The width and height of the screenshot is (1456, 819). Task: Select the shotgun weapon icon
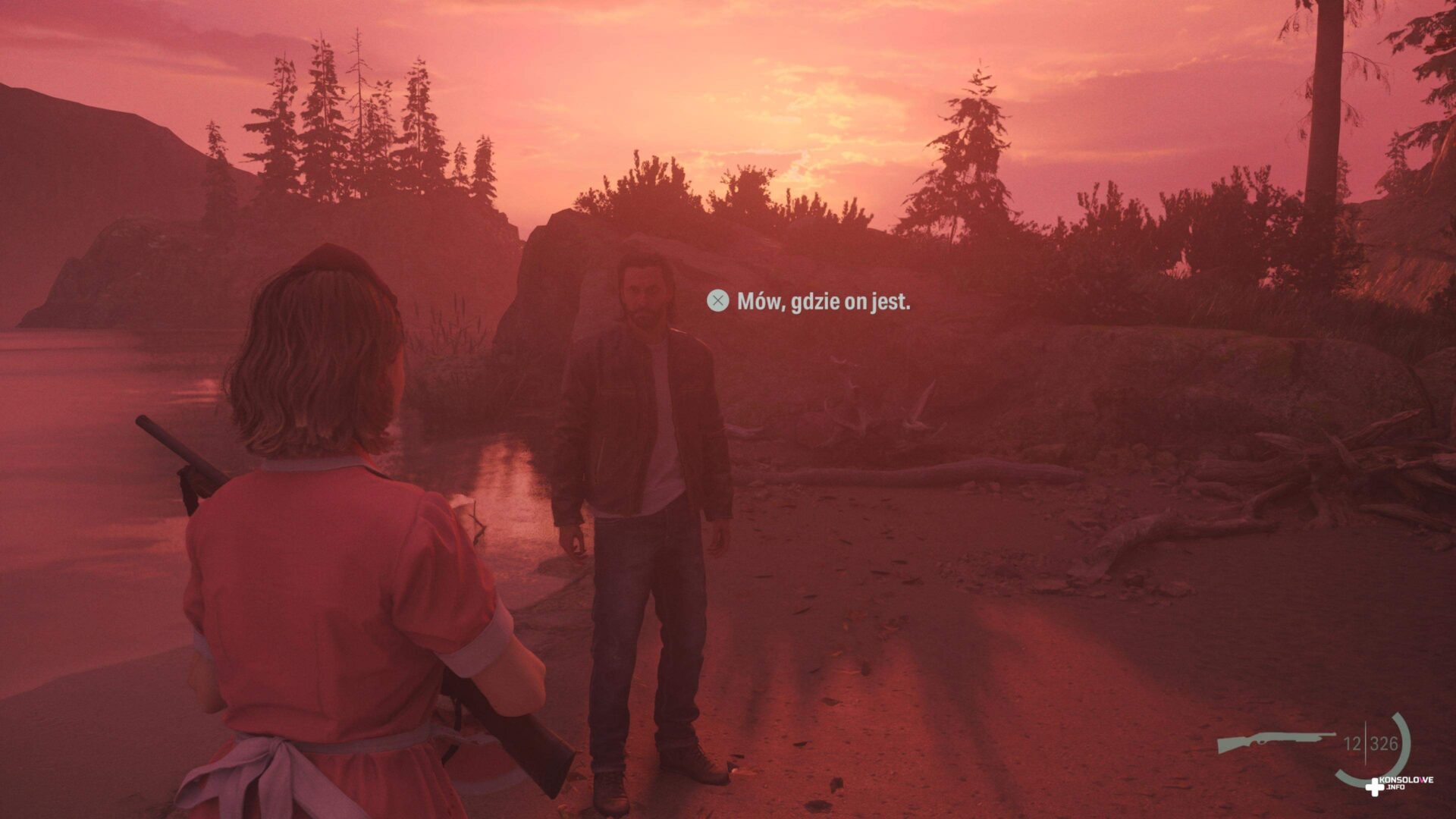[1276, 741]
